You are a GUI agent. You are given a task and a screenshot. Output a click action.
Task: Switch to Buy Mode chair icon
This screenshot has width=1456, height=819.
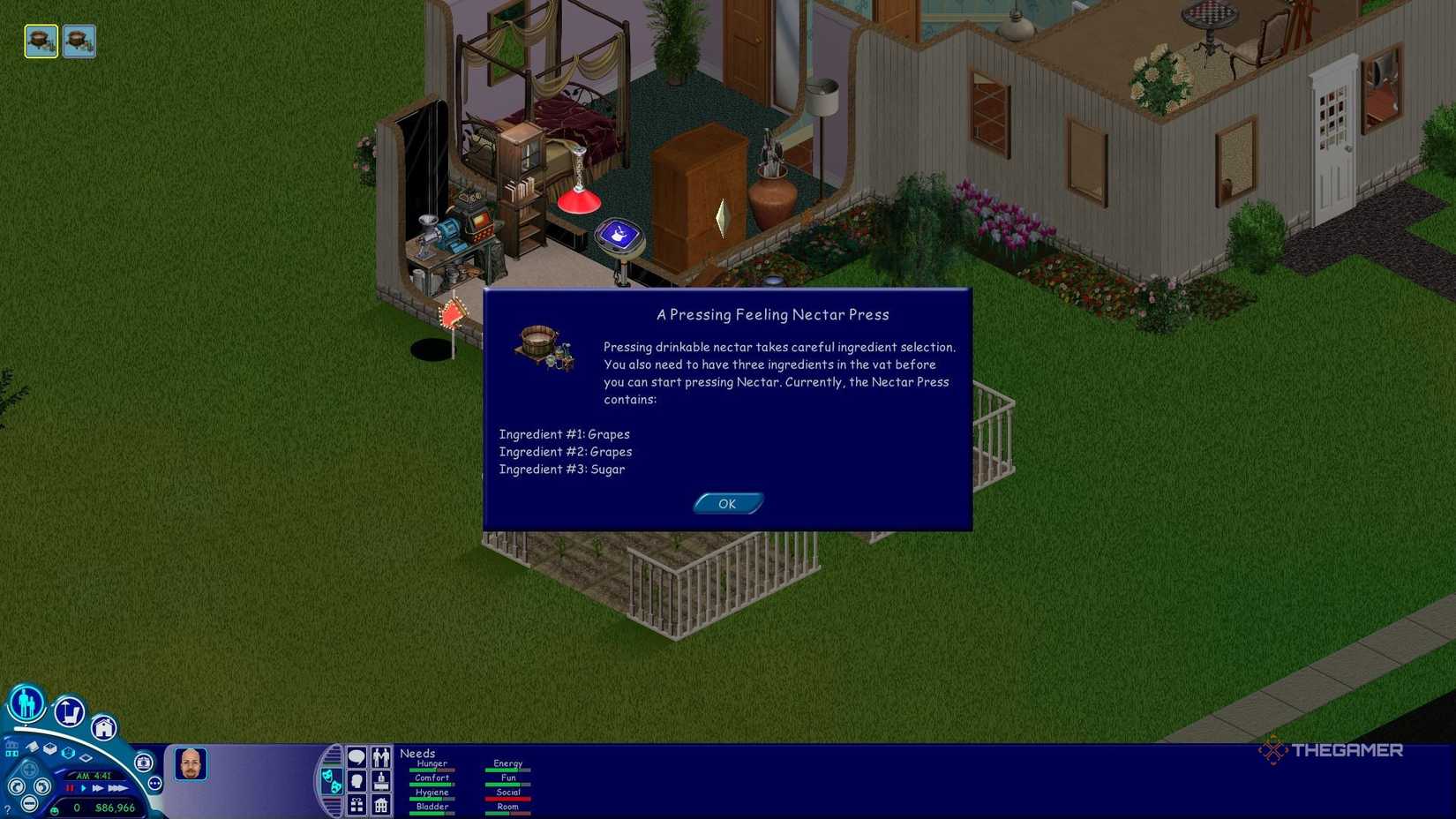click(x=70, y=712)
